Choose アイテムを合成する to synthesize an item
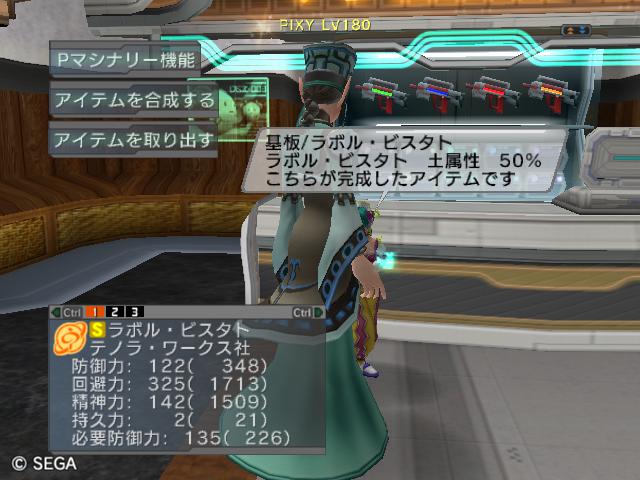Image resolution: width=640 pixels, height=480 pixels. click(x=133, y=99)
